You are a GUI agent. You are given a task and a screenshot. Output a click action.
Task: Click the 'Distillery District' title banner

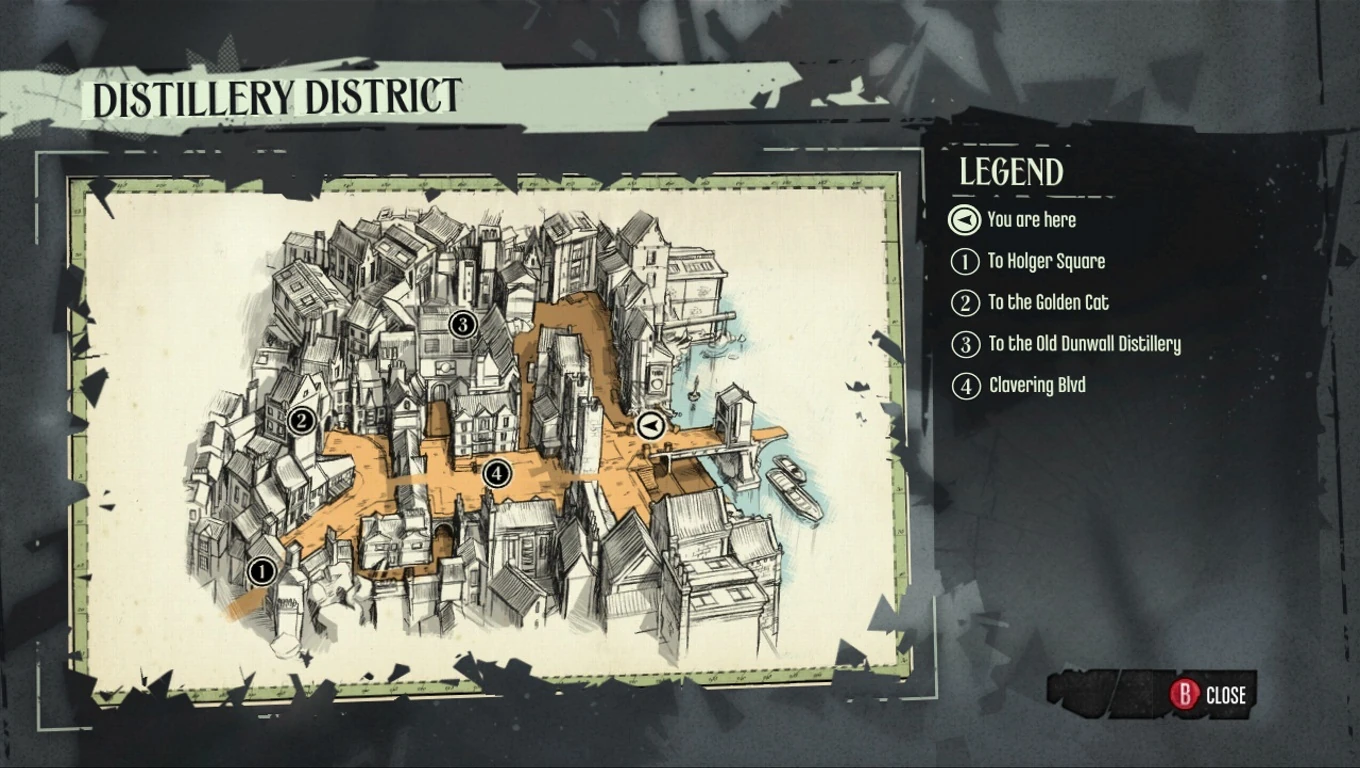[277, 98]
